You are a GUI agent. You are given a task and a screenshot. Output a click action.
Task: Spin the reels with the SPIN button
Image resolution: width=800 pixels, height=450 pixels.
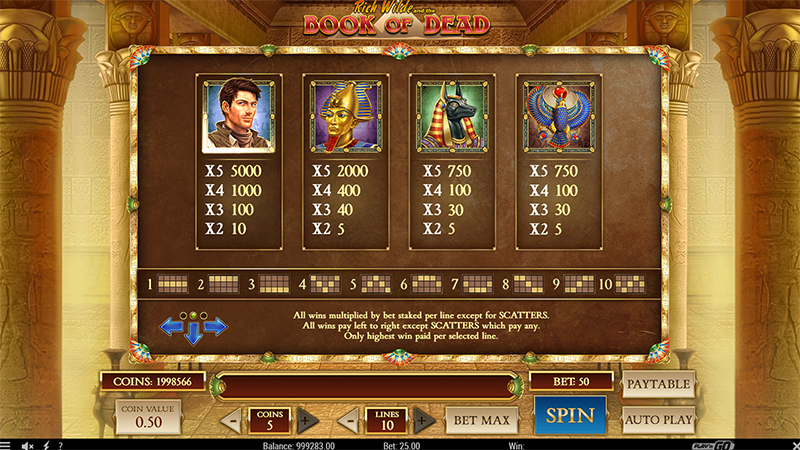point(570,415)
